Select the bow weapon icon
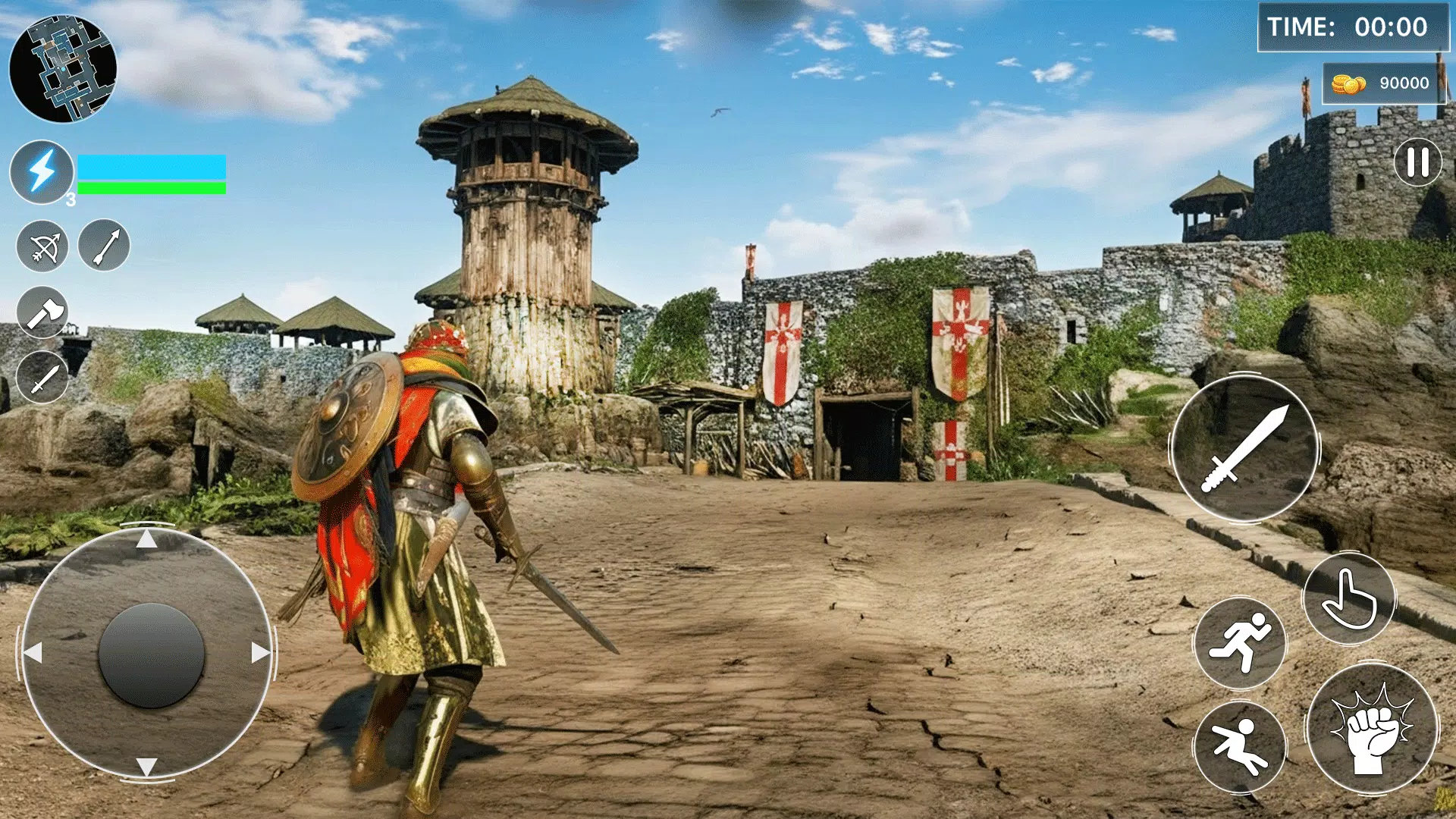 pos(44,246)
